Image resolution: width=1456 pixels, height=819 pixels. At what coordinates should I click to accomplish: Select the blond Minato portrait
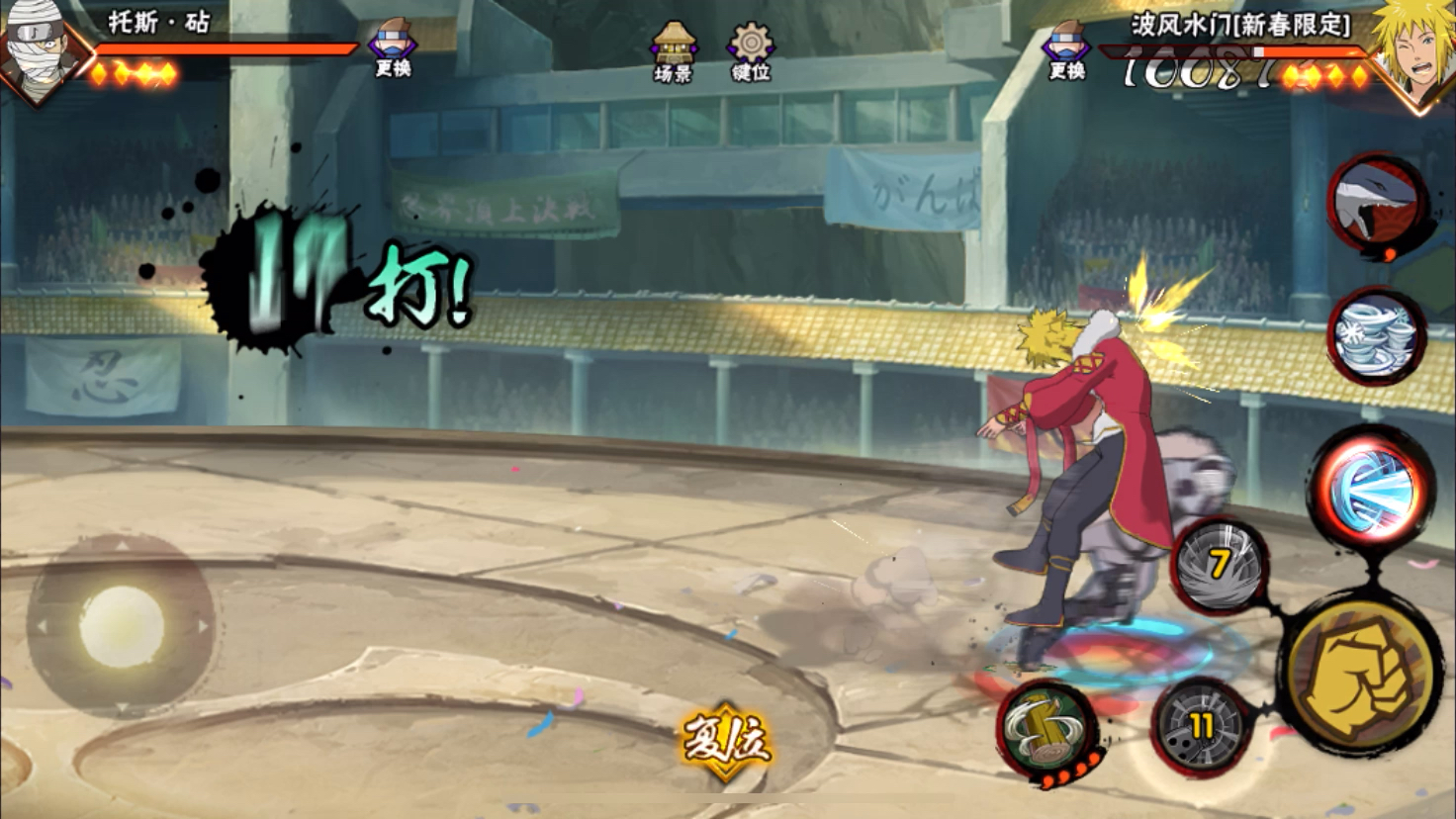coord(1414,47)
